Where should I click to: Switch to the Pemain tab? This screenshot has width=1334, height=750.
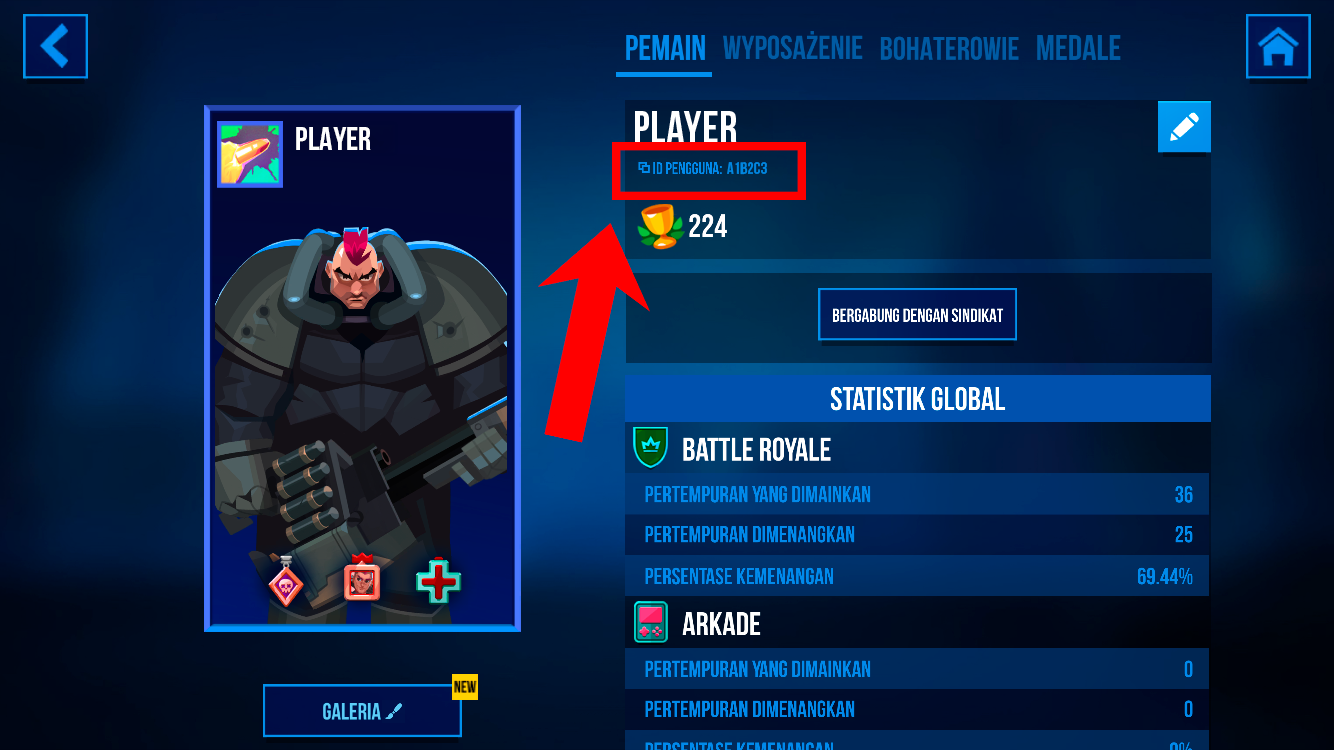pos(665,48)
